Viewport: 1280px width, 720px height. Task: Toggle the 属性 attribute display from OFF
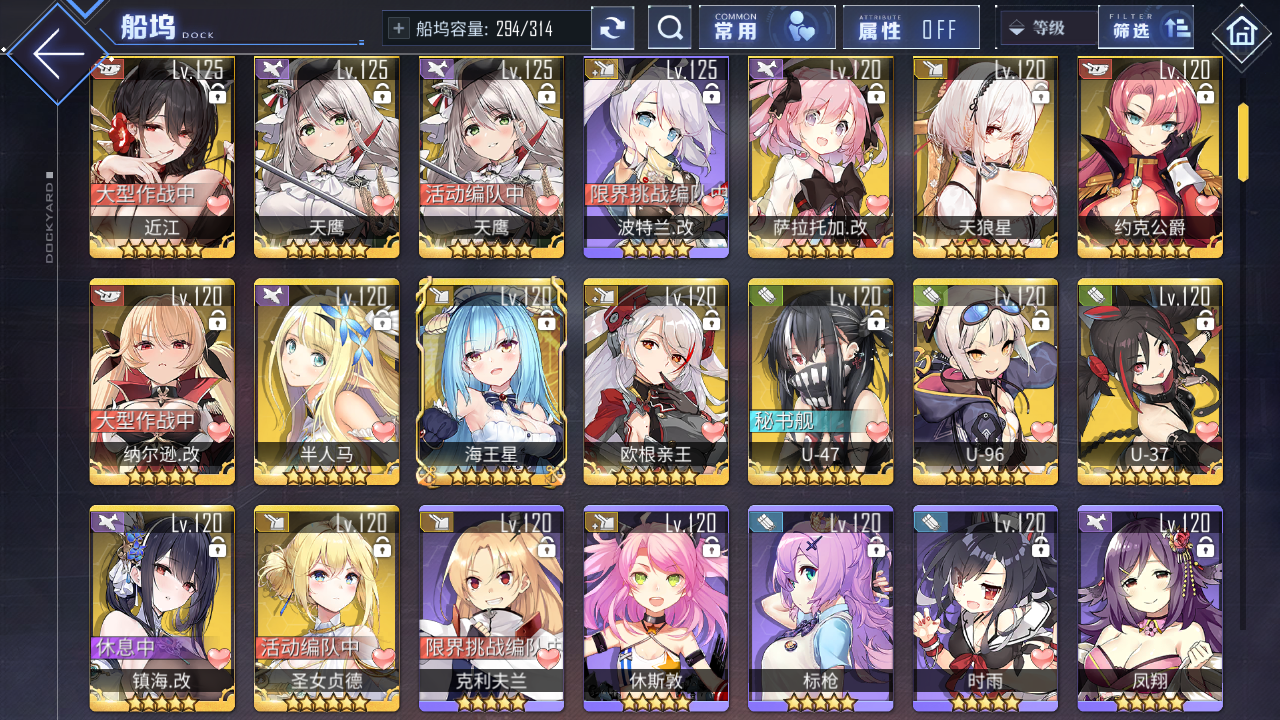[x=910, y=26]
